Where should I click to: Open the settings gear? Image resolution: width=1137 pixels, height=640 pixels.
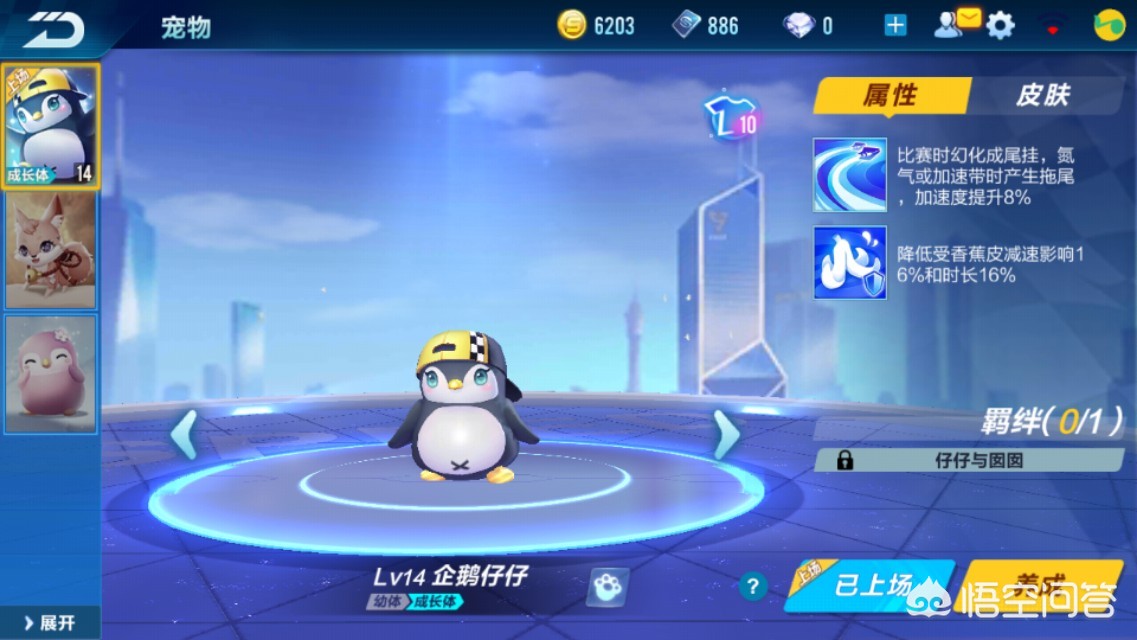(x=1000, y=26)
